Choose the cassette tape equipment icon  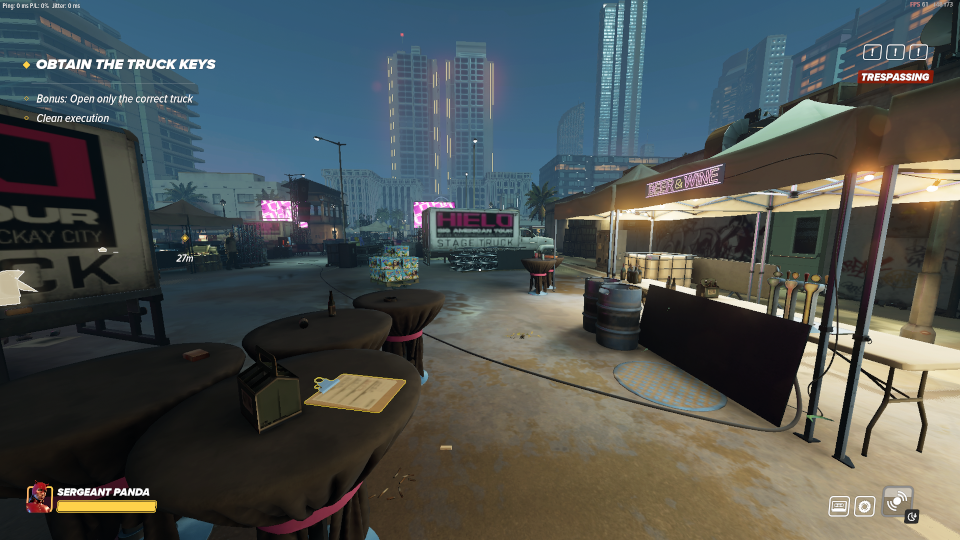pyautogui.click(x=839, y=506)
